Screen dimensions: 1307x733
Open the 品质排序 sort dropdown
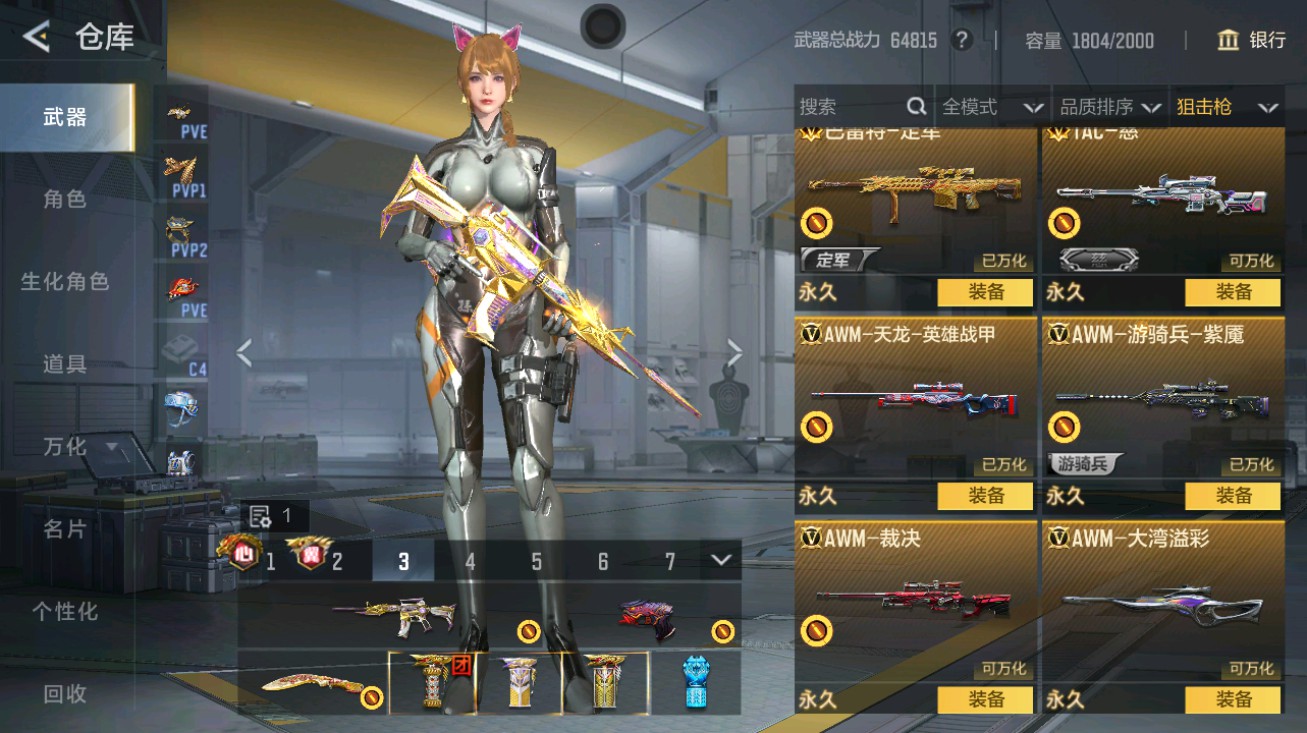coord(1109,107)
